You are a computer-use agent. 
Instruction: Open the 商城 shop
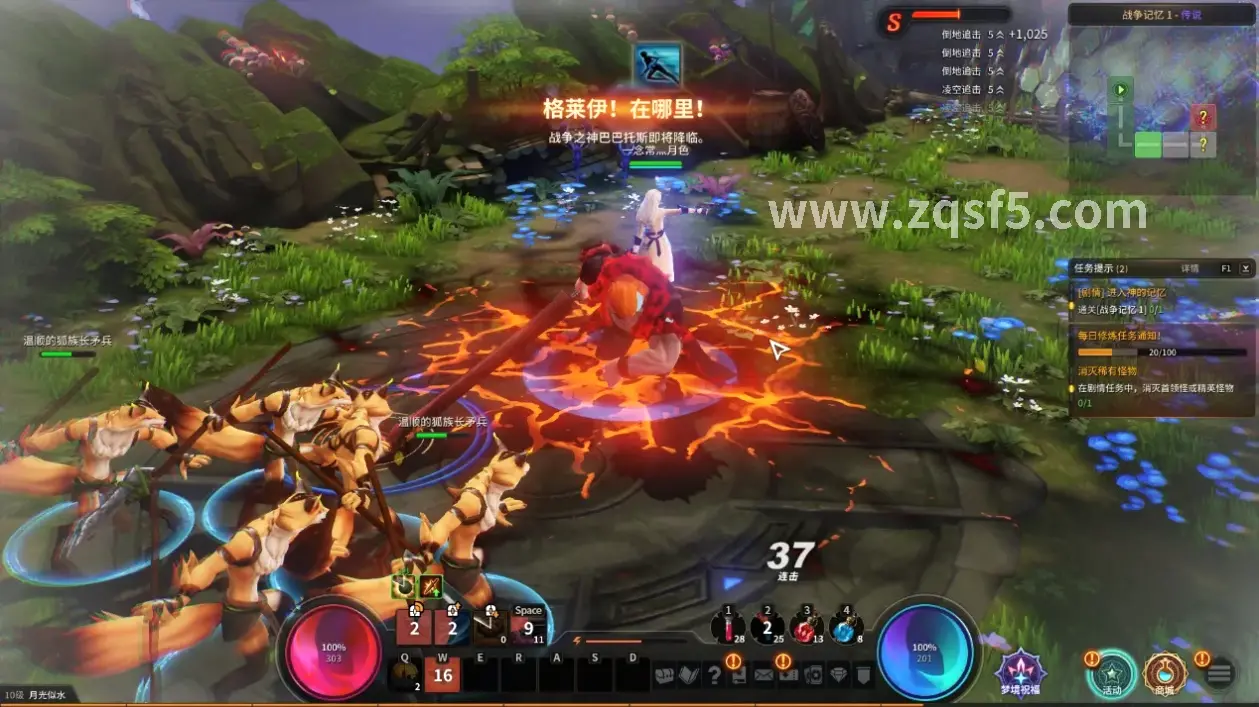point(1164,673)
